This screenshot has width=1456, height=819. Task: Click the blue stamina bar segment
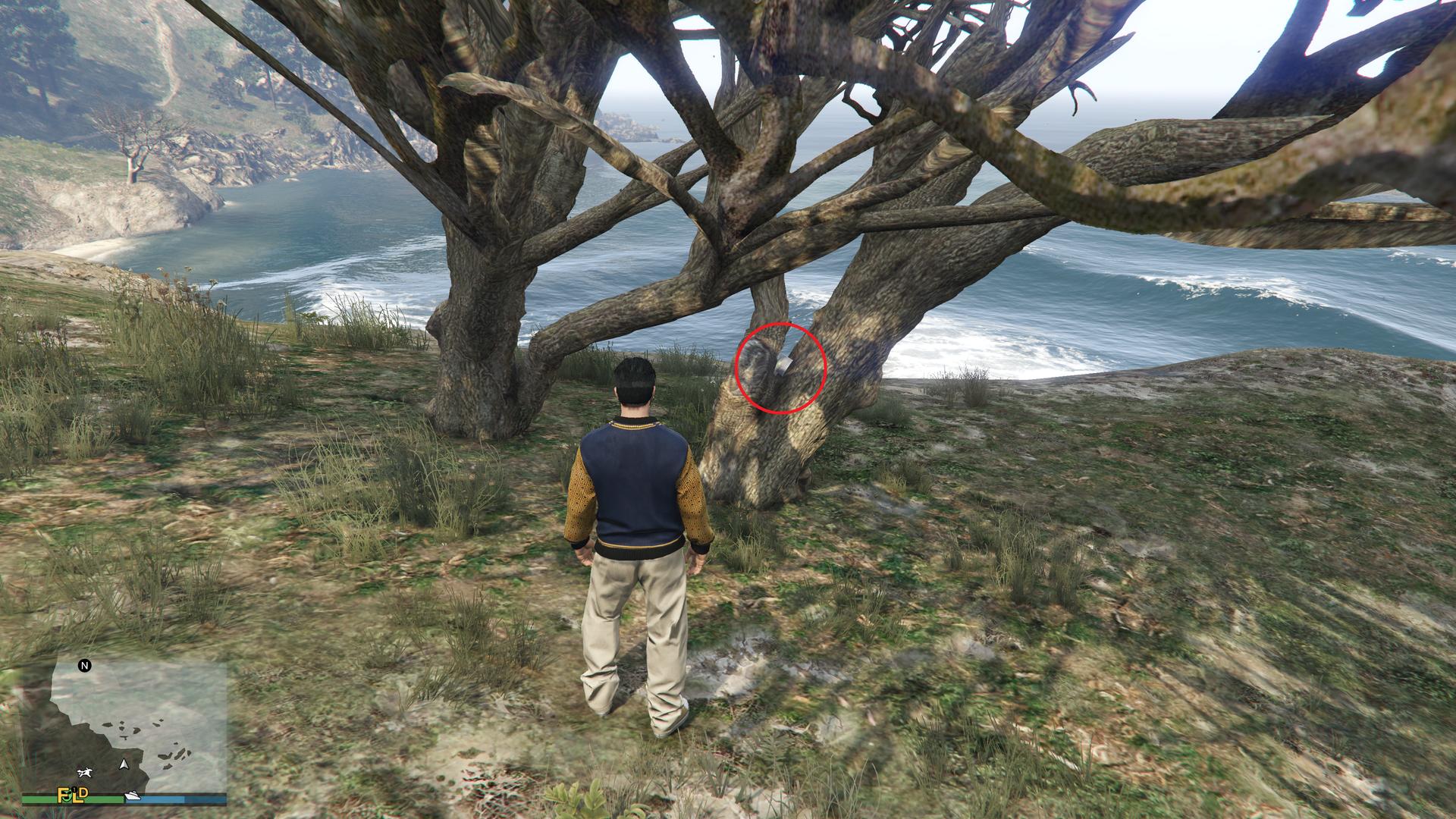coord(162,799)
